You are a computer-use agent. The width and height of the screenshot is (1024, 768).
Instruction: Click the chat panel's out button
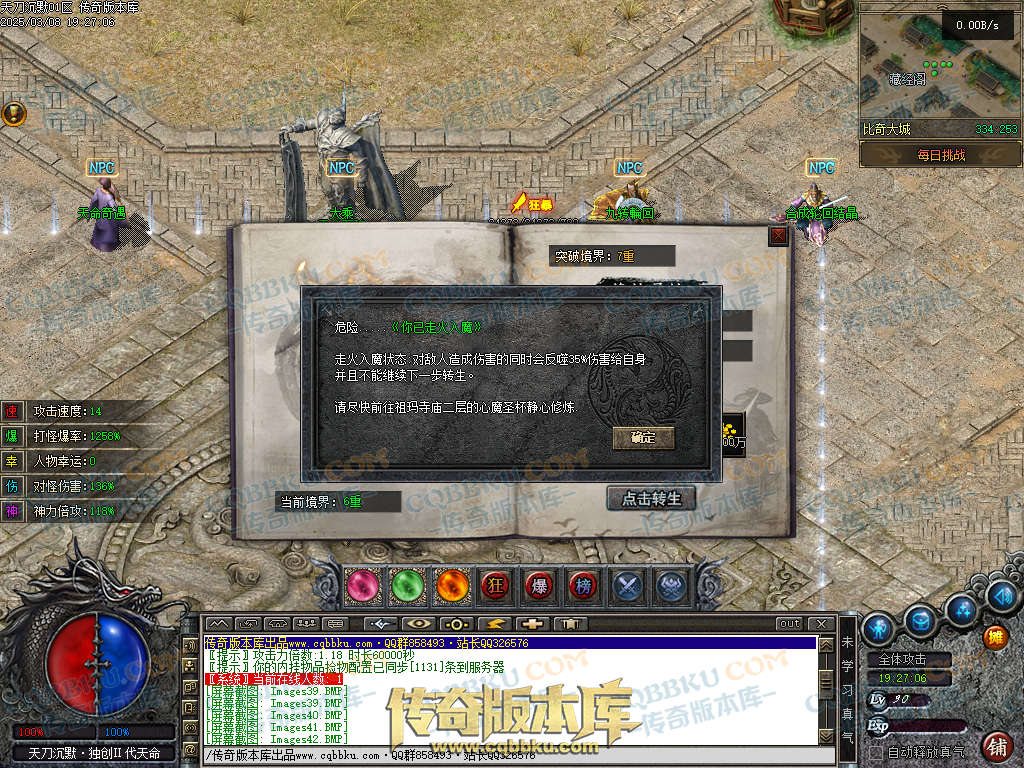(x=790, y=623)
